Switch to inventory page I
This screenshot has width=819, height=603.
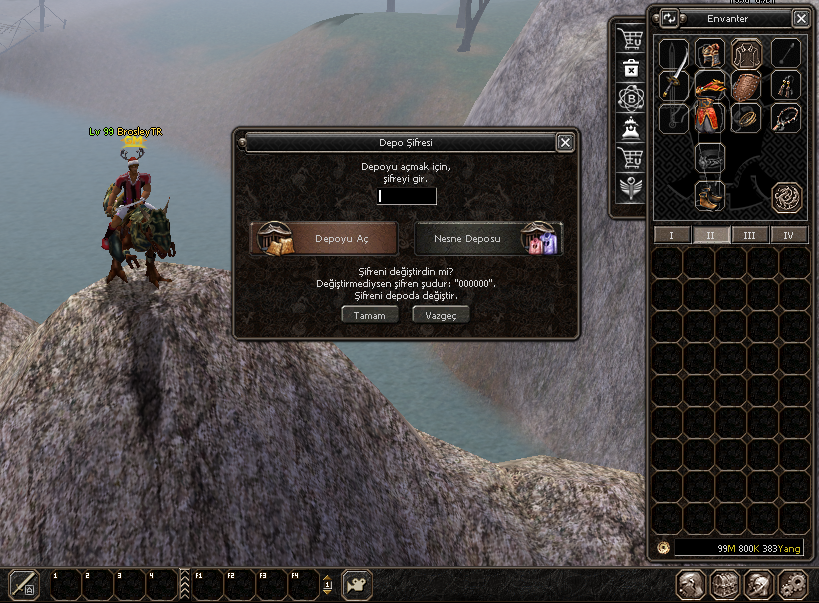tap(671, 235)
